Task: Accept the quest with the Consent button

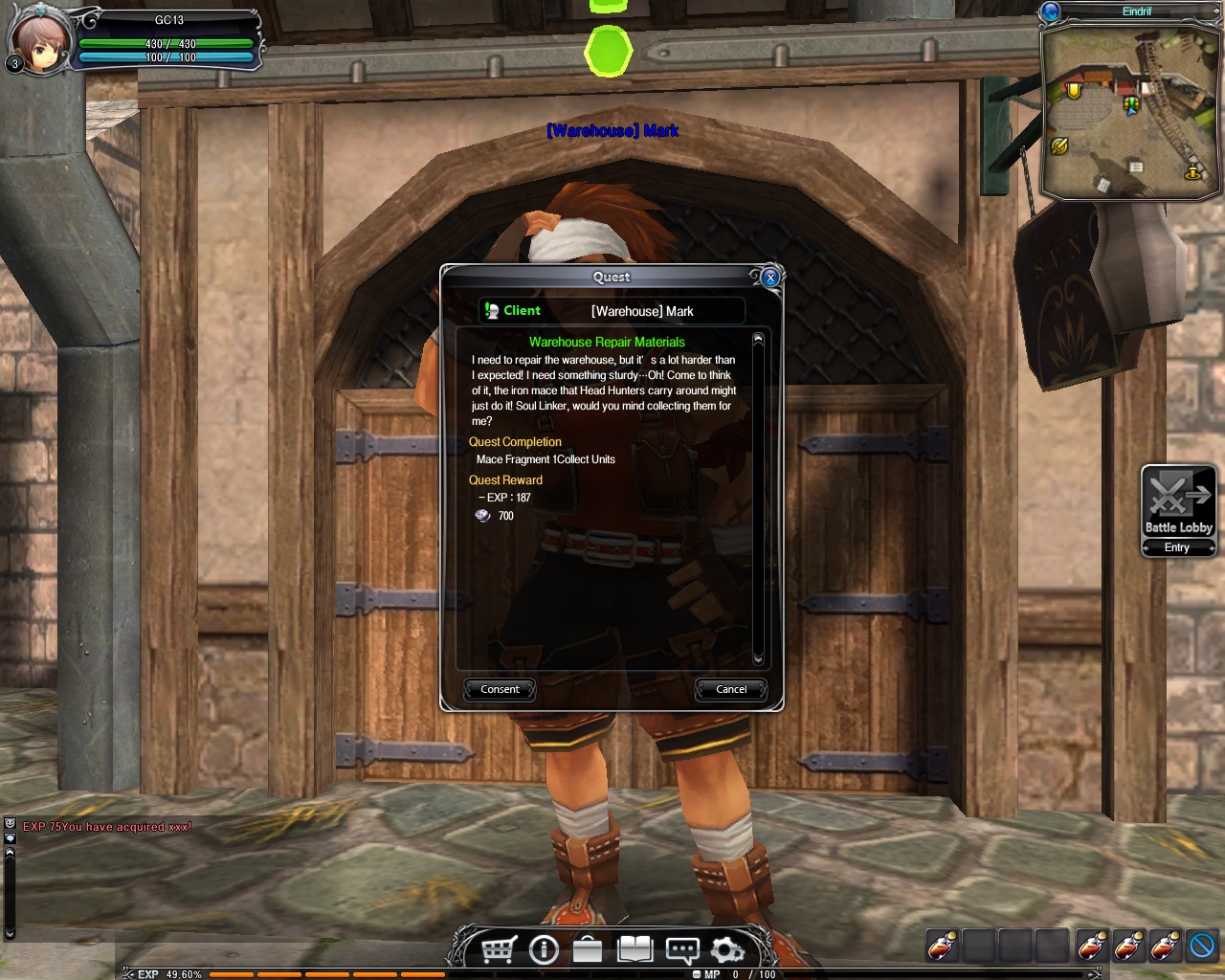Action: pyautogui.click(x=500, y=689)
